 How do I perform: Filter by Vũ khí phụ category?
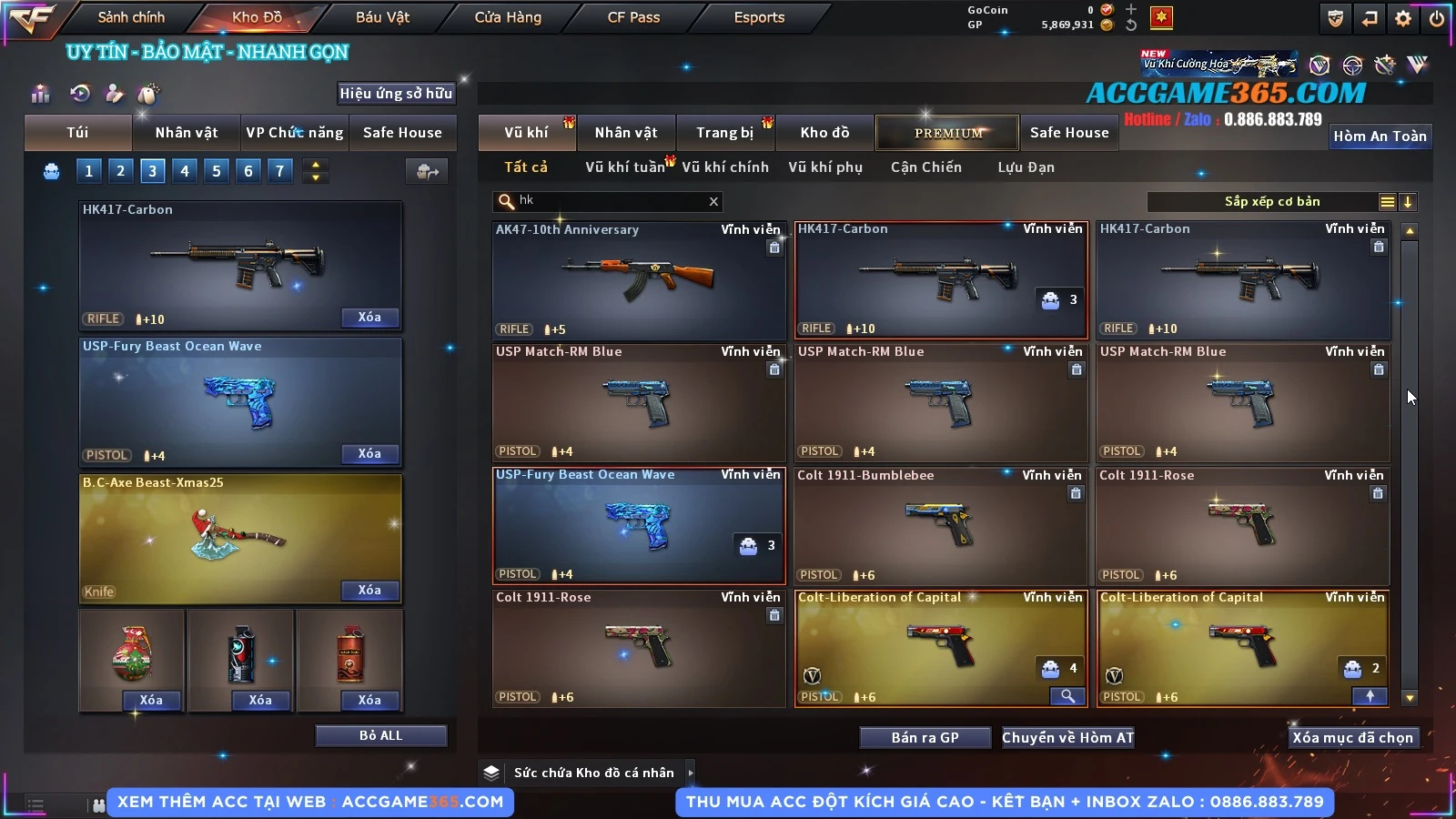pyautogui.click(x=824, y=167)
